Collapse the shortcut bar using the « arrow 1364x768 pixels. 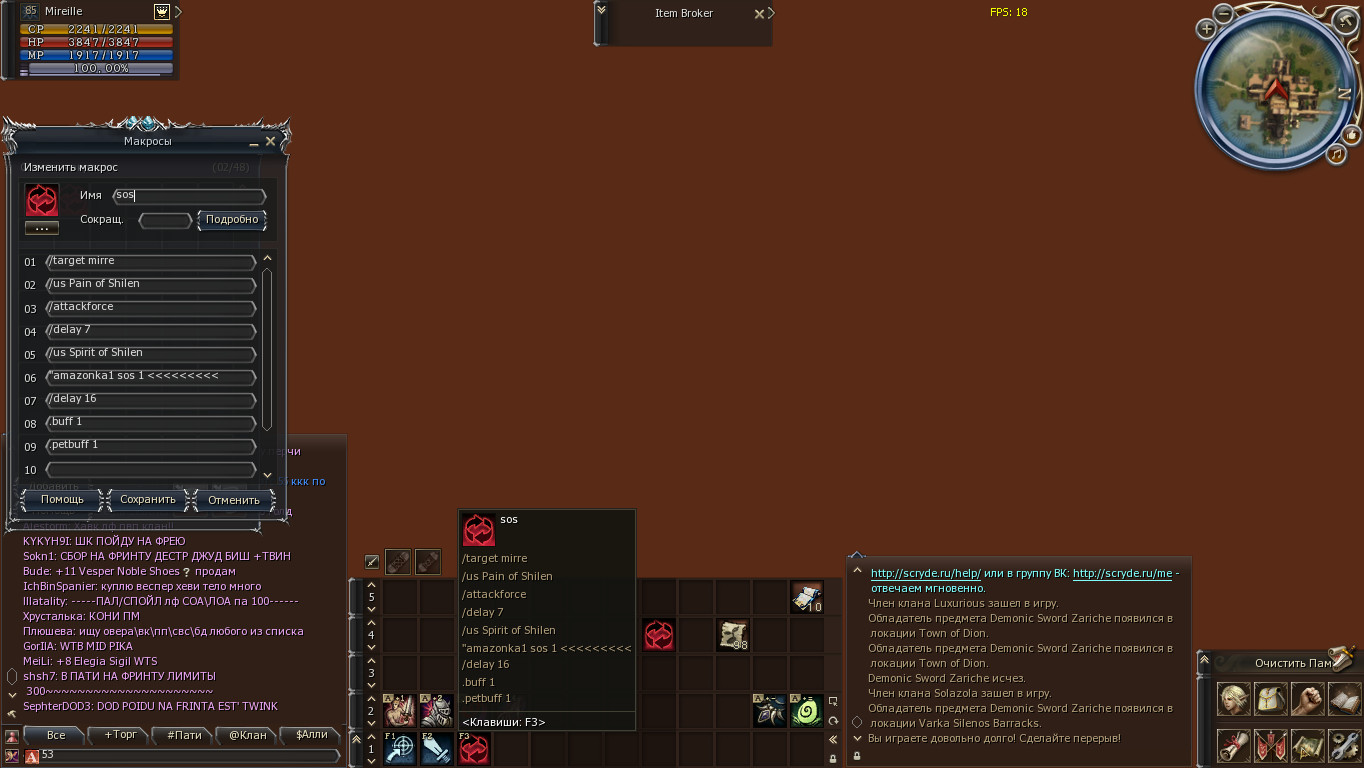(833, 739)
